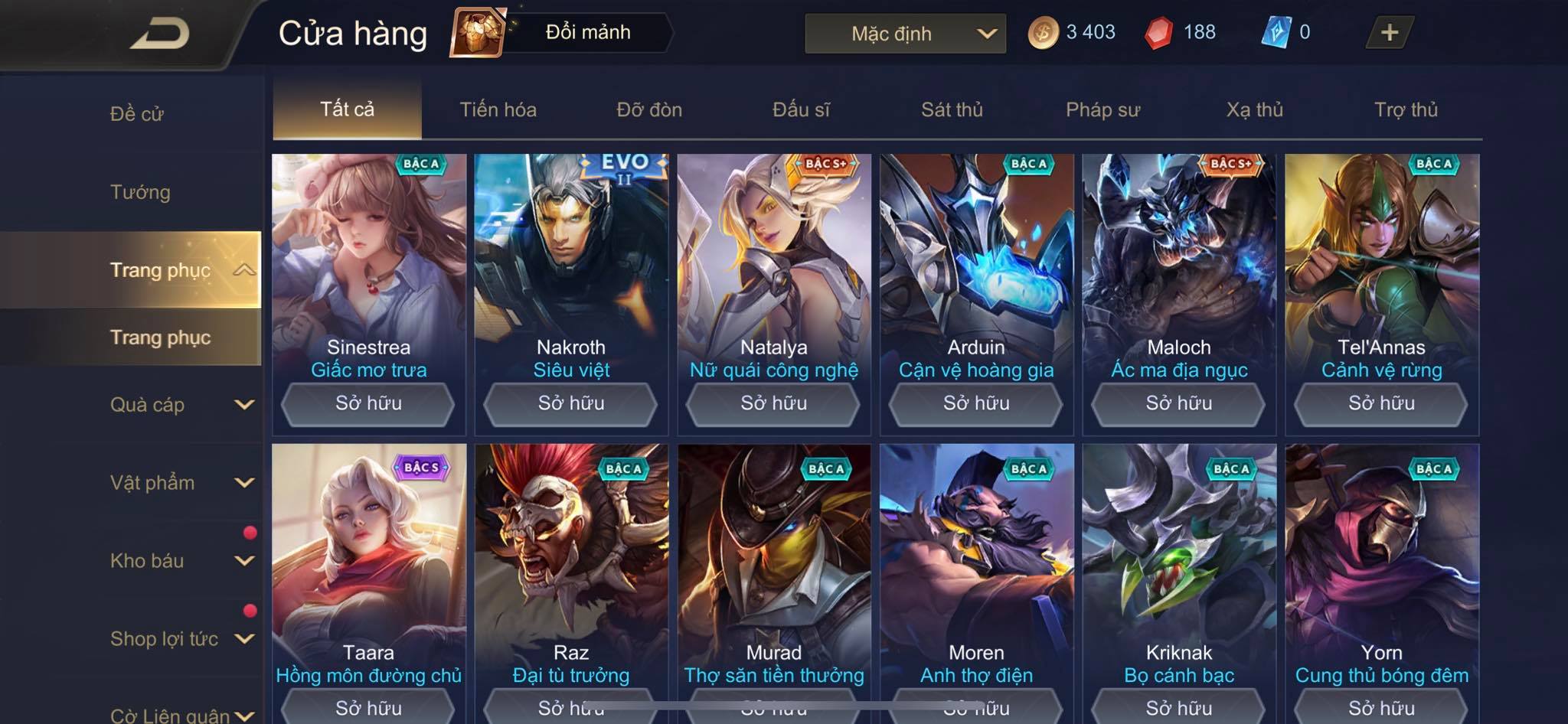Switch to the Đỡ đòn tab

pos(649,109)
